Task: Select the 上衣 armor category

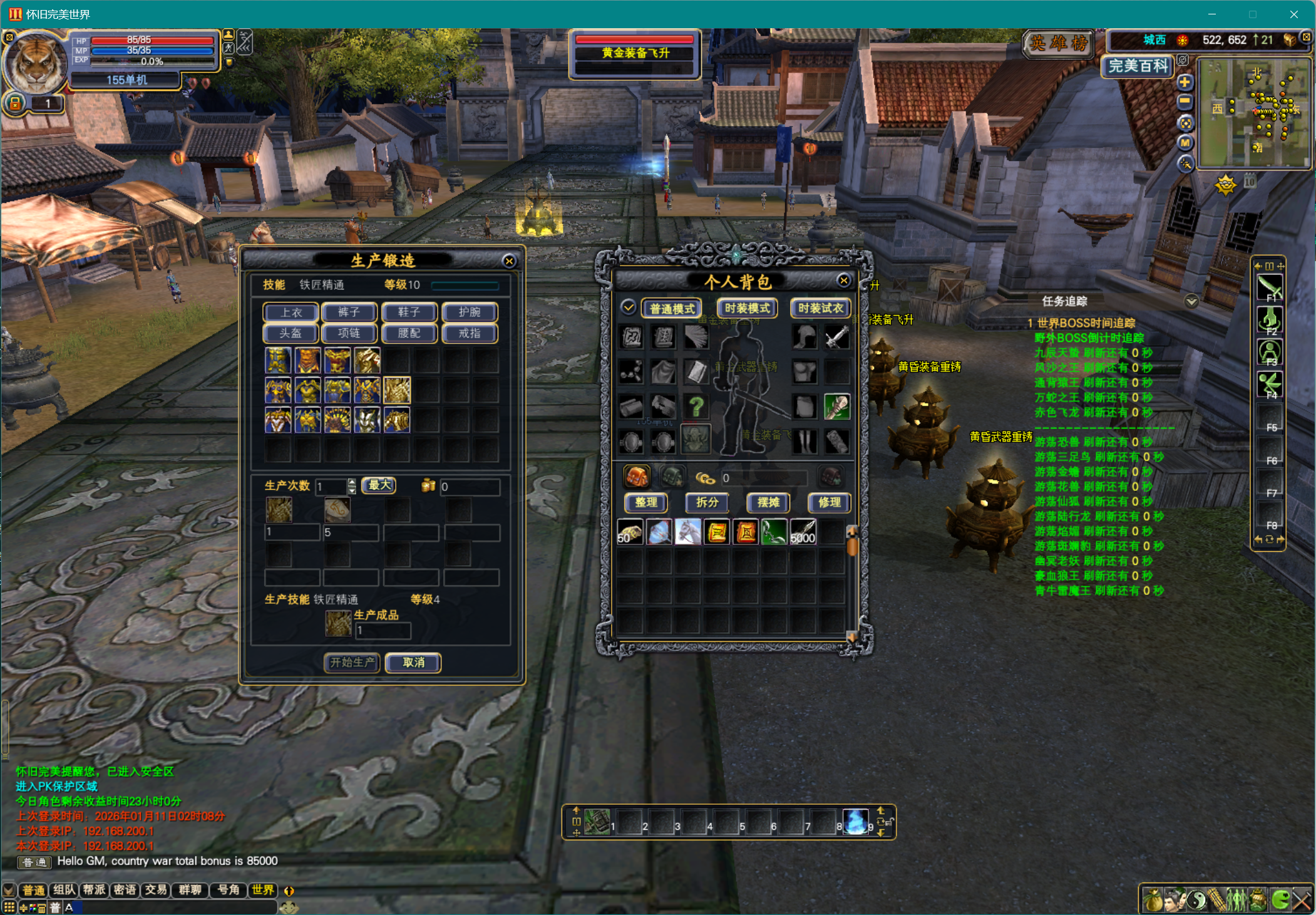Action: point(291,312)
